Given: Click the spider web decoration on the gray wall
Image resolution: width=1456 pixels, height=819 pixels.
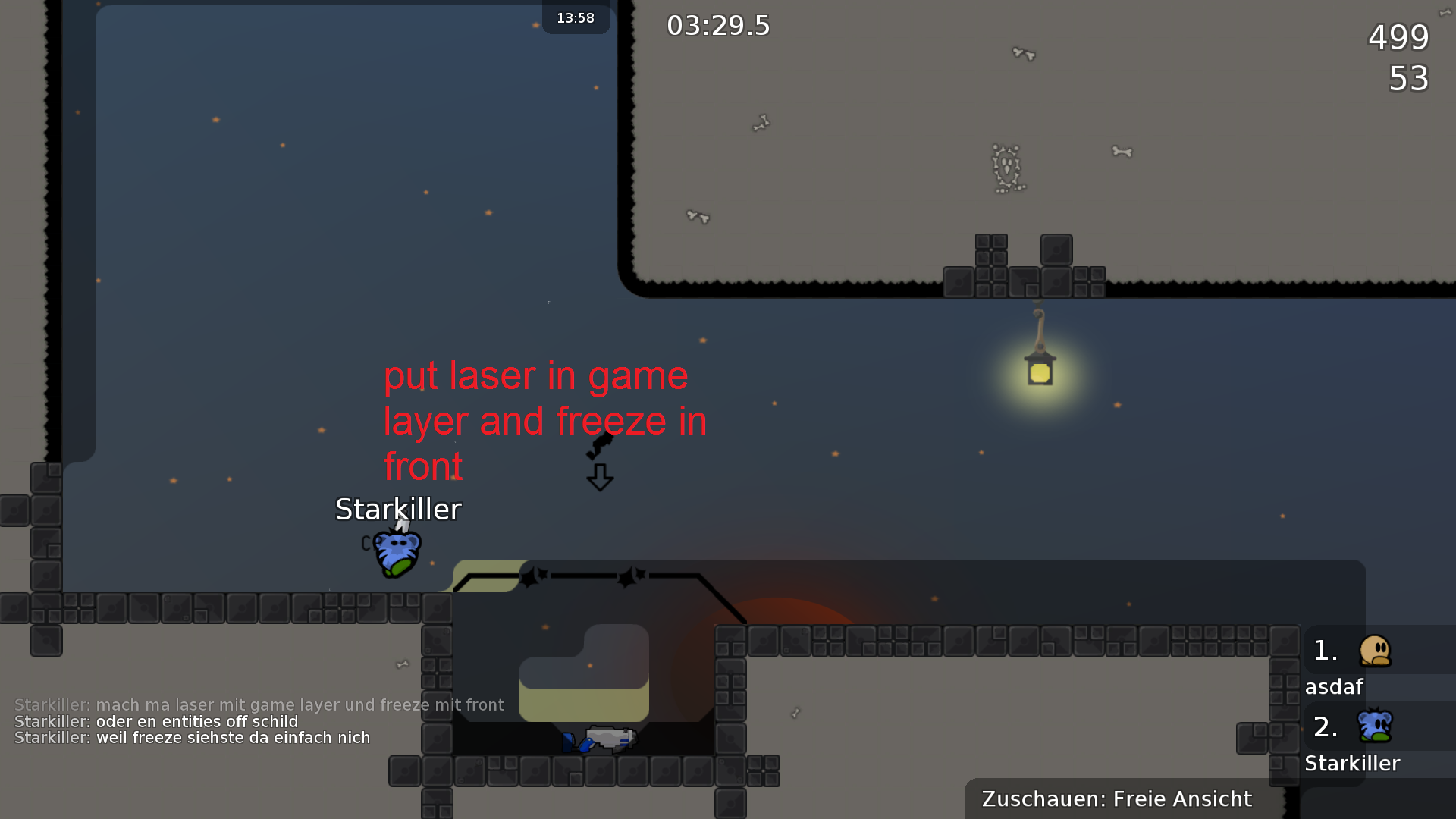Looking at the screenshot, I should pyautogui.click(x=1007, y=168).
